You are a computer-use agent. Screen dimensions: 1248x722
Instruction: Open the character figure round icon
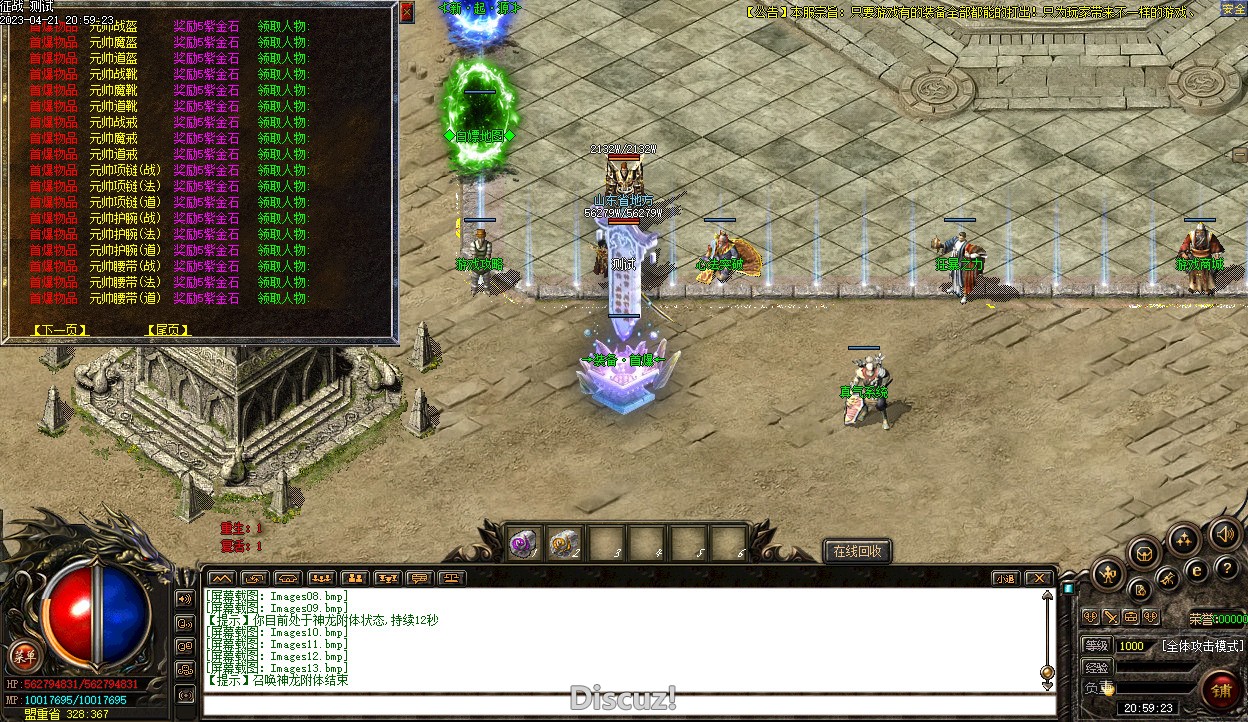pos(1108,573)
